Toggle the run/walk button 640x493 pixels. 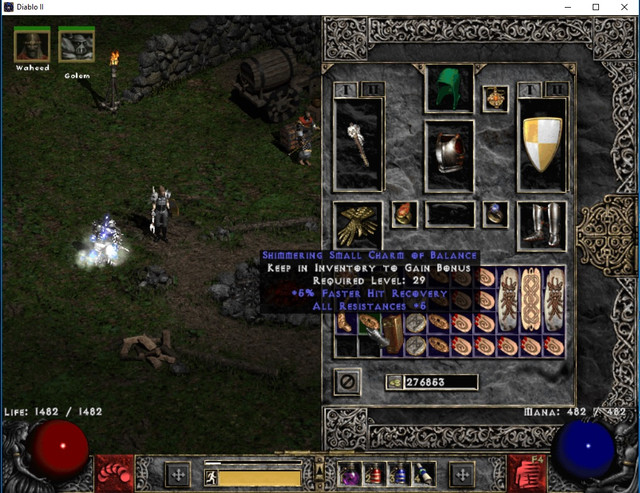(x=211, y=478)
